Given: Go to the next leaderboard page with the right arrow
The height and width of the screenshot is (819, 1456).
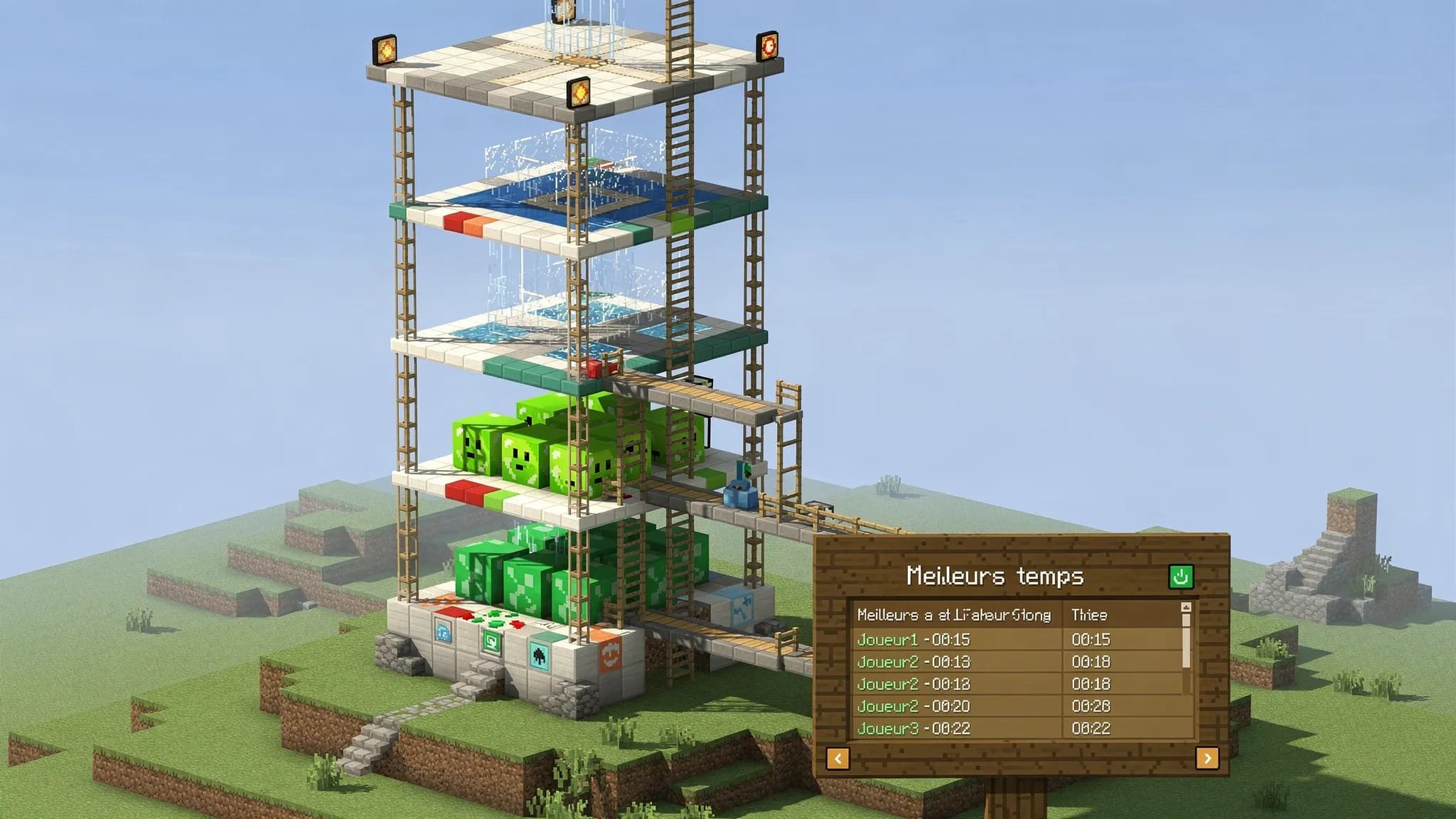Looking at the screenshot, I should click(x=1207, y=758).
